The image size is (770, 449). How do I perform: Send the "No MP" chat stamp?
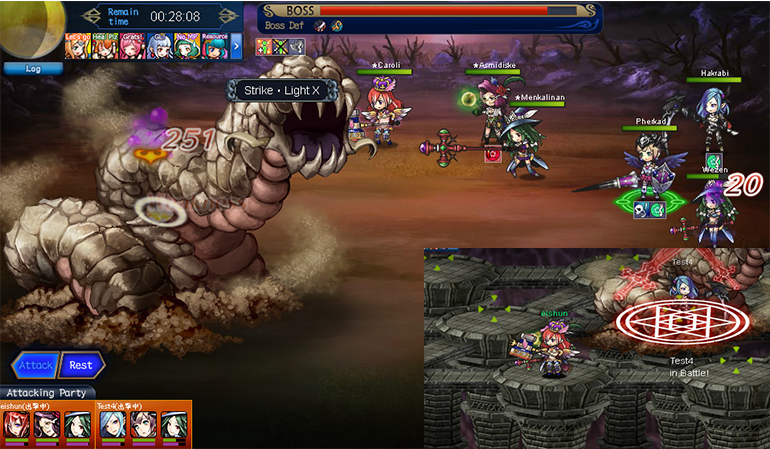[x=187, y=45]
